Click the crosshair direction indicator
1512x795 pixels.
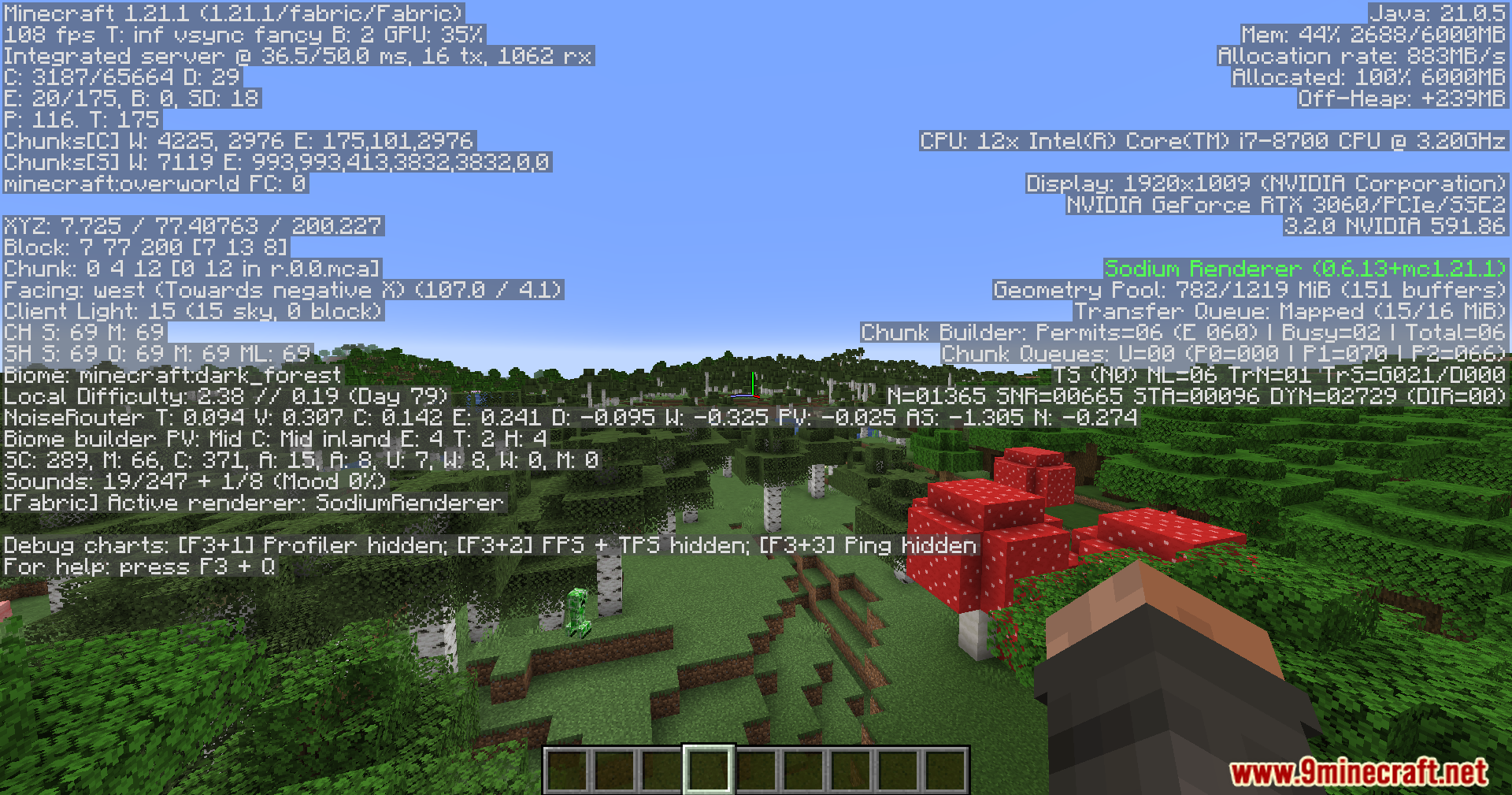click(x=754, y=385)
